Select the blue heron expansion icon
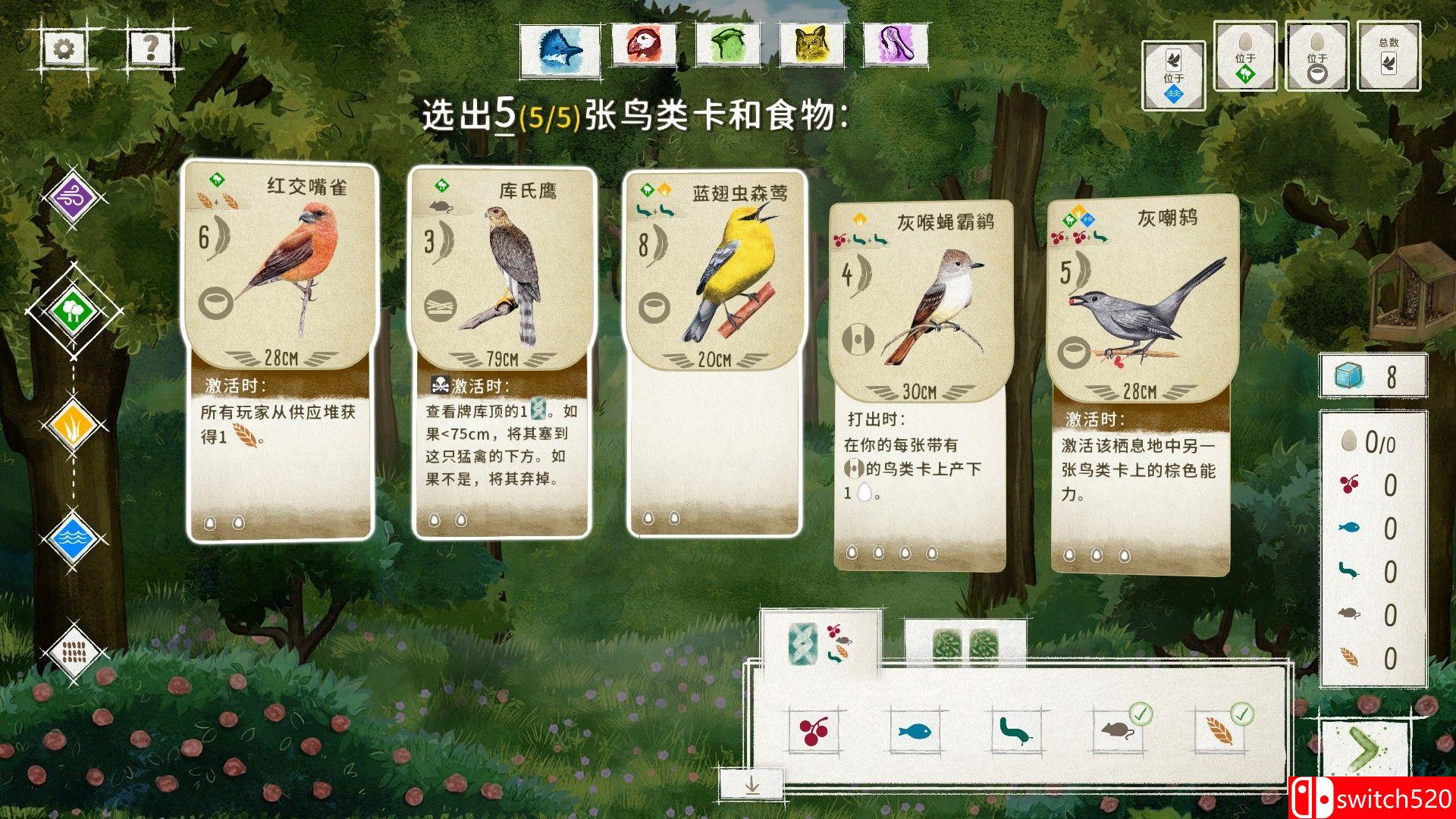The height and width of the screenshot is (819, 1456). [x=561, y=45]
